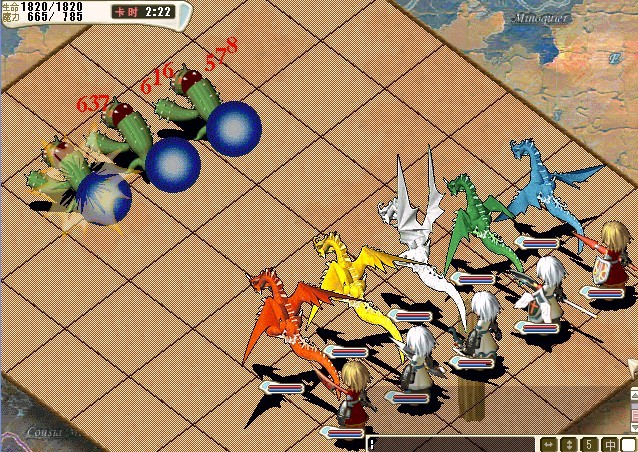
Task: Click the chat input field
Action: tap(452, 443)
